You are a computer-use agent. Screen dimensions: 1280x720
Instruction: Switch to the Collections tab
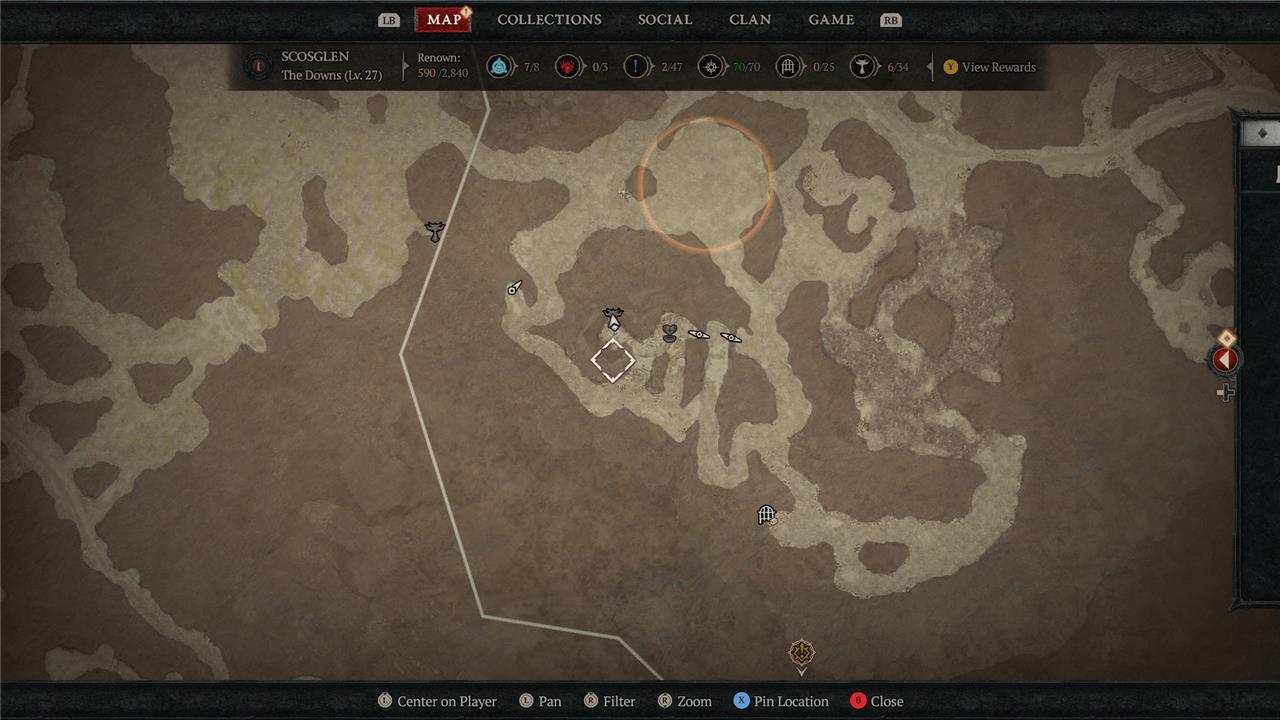click(x=549, y=20)
